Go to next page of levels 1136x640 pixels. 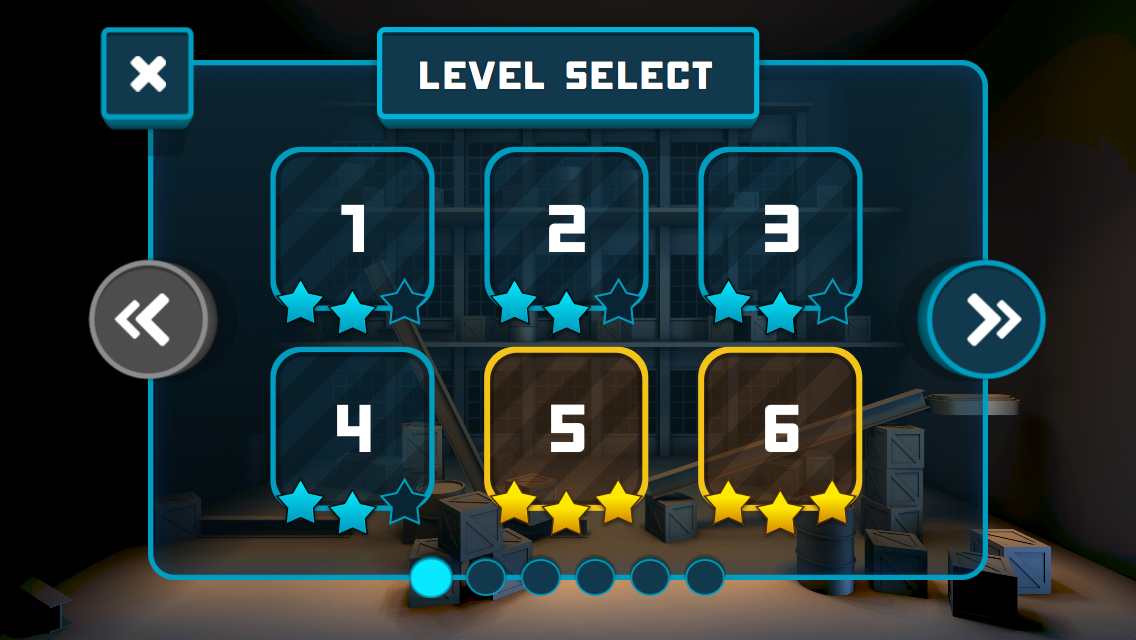pos(986,319)
